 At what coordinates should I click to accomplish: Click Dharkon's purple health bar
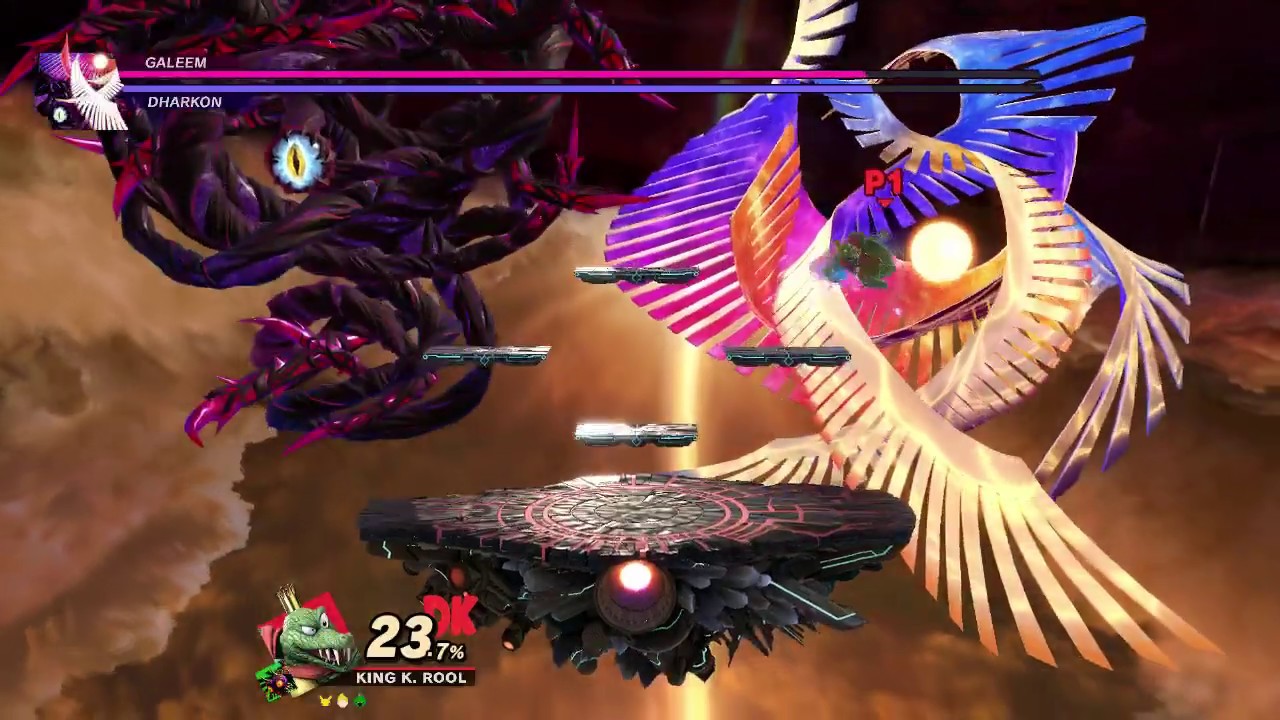coord(500,89)
